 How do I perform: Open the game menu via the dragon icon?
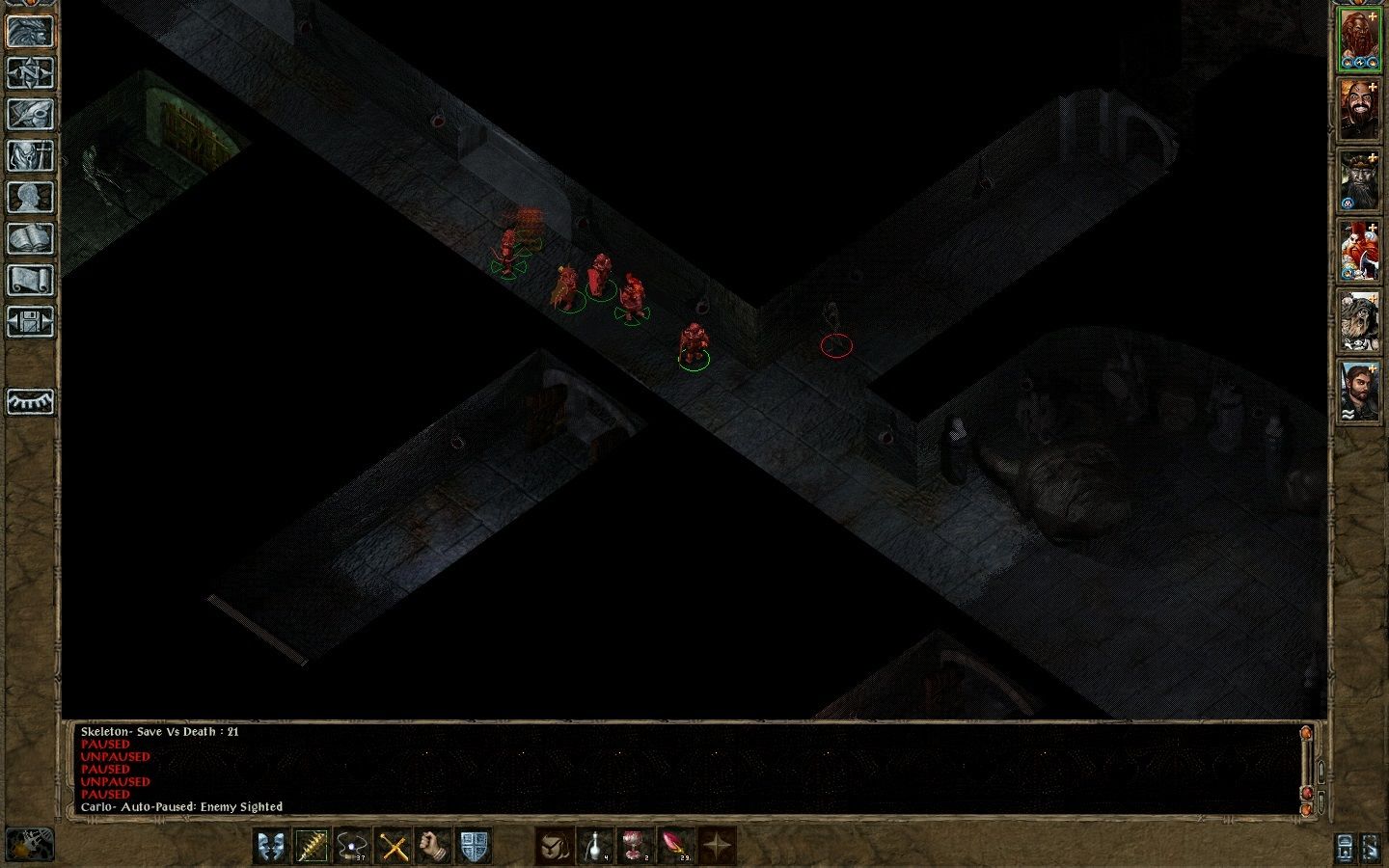[x=29, y=32]
